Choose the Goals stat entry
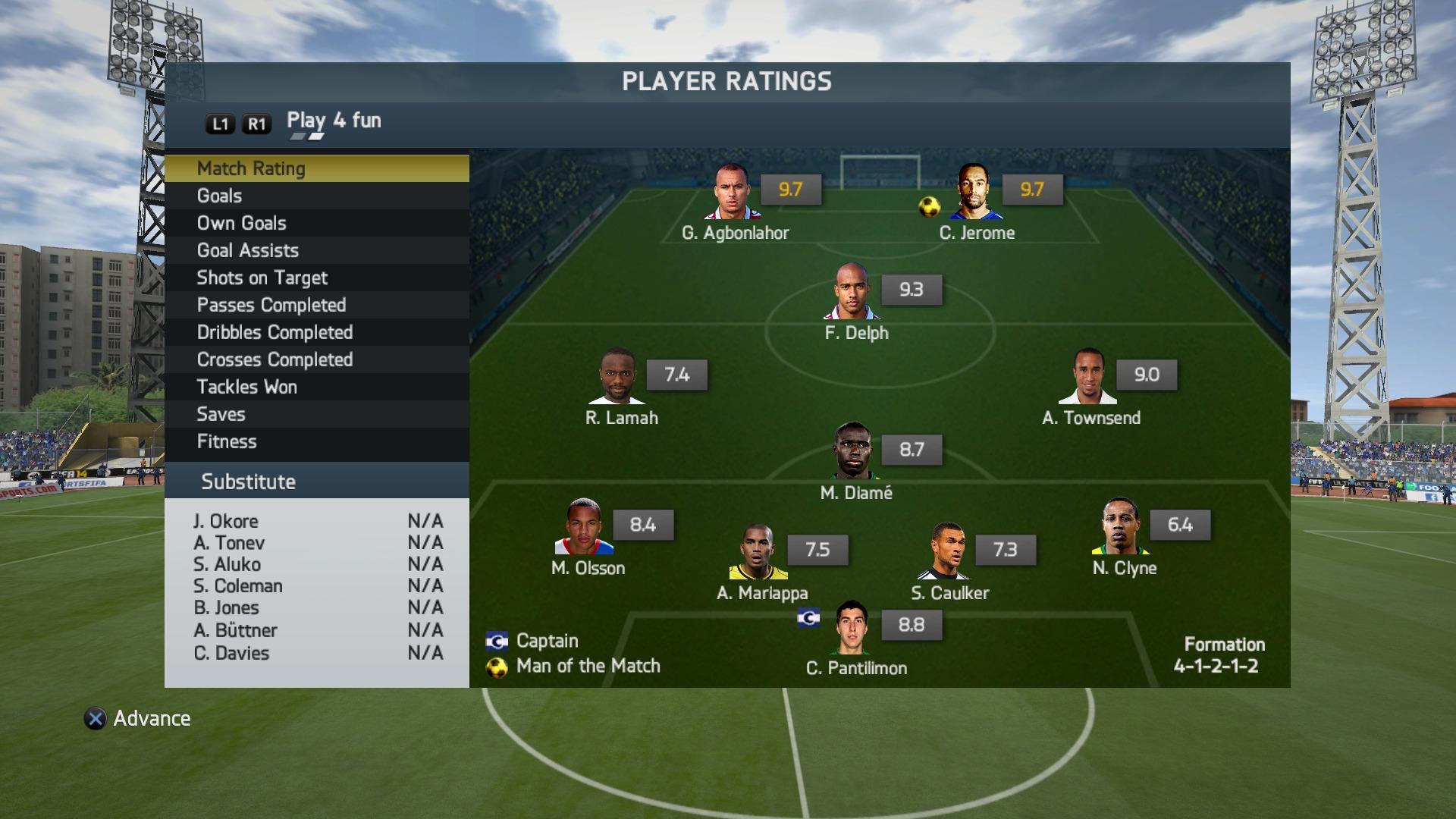 click(x=316, y=196)
